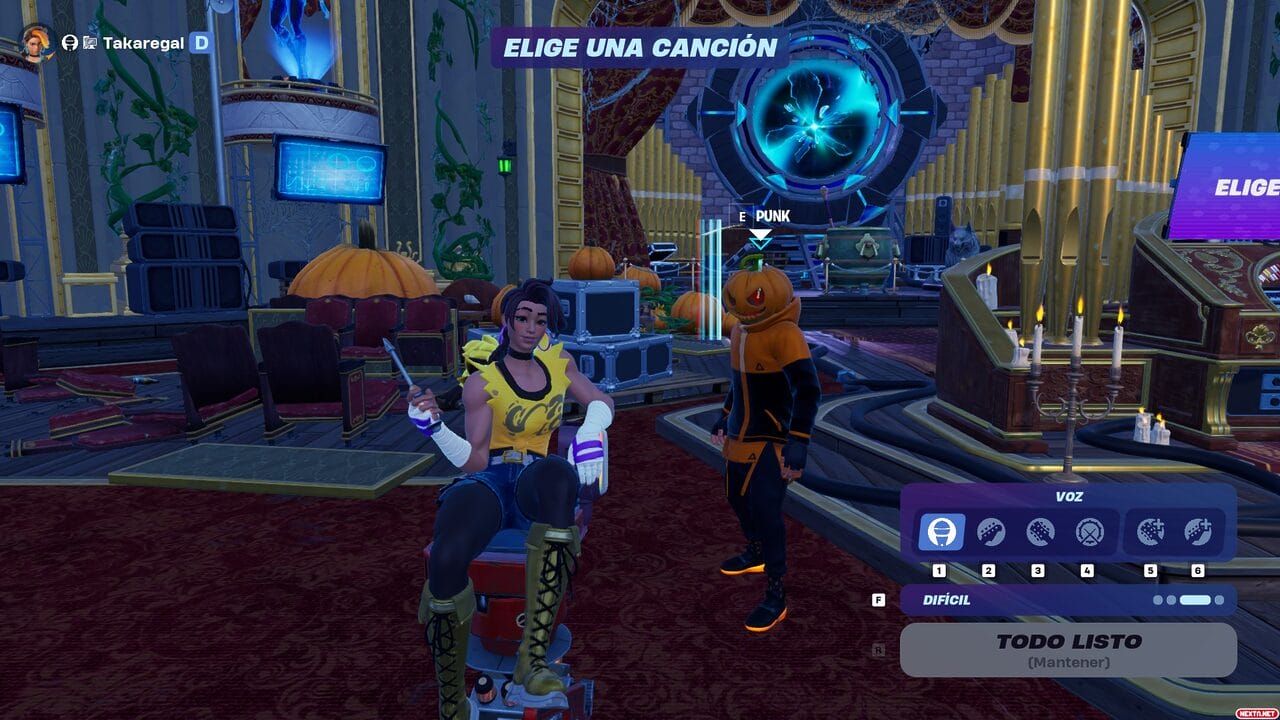This screenshot has width=1280, height=720.
Task: Select the first difficulty dot
Action: 1158,599
